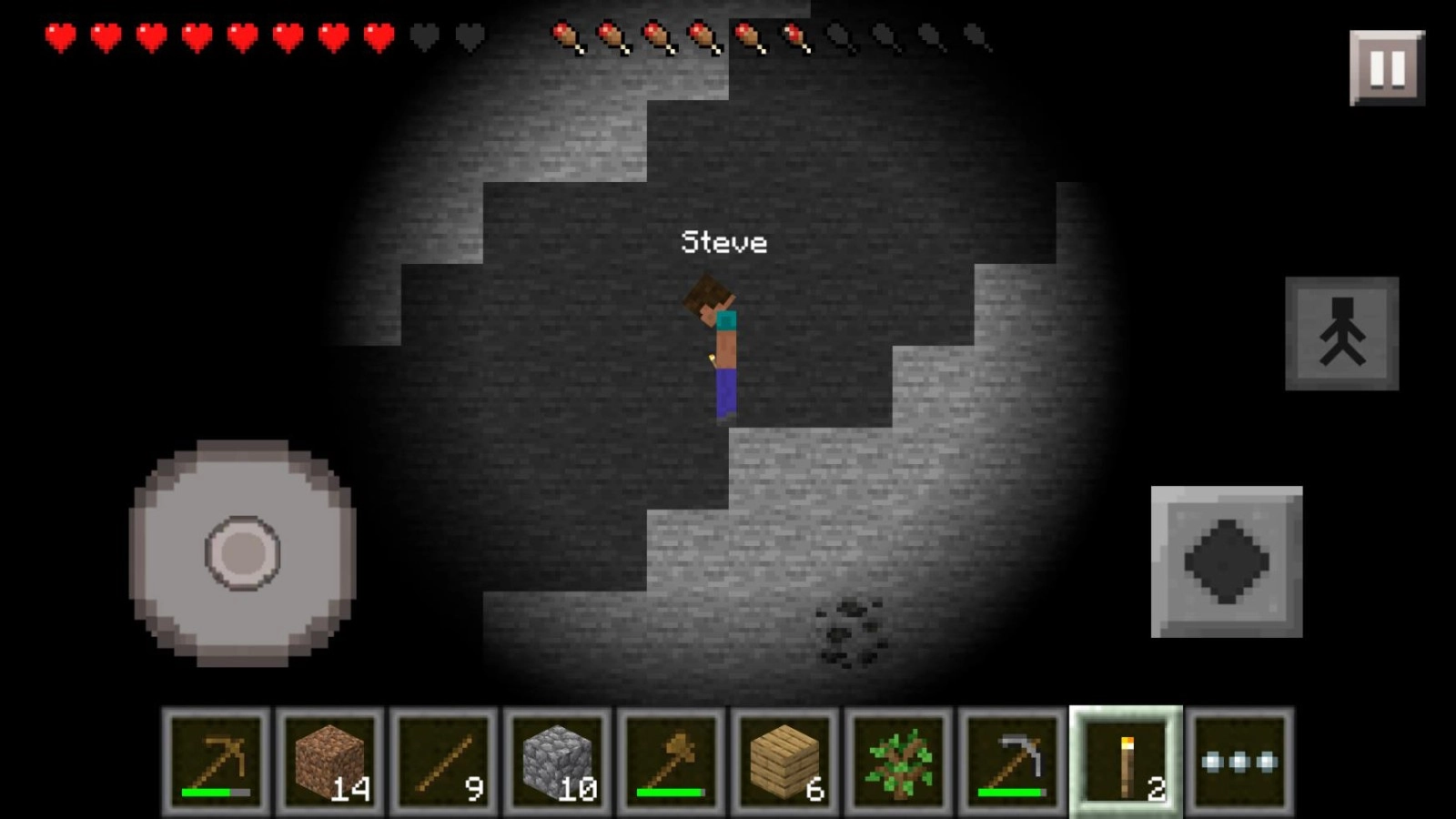Screen dimensions: 1456x819
Task: Open the inventory with the three-dots button
Action: click(1239, 762)
